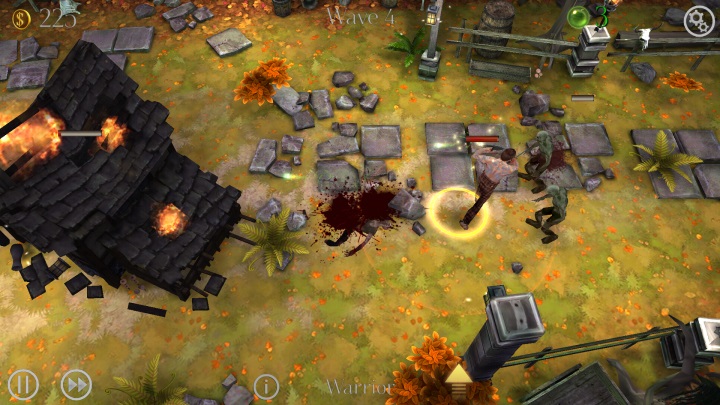
Task: Pause the game with the pause button
Action: pyautogui.click(x=23, y=384)
